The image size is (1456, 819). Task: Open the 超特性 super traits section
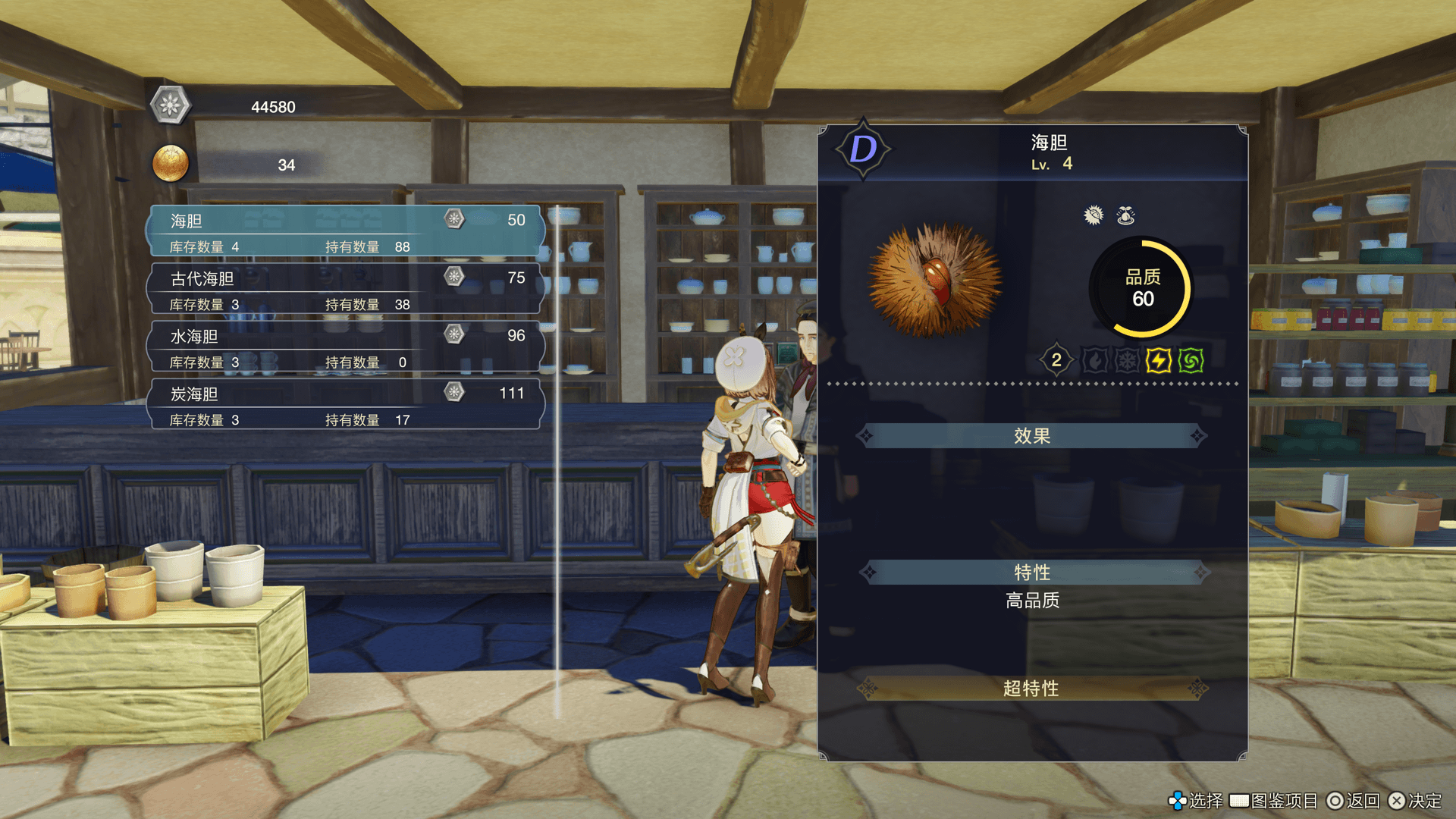point(1031,689)
